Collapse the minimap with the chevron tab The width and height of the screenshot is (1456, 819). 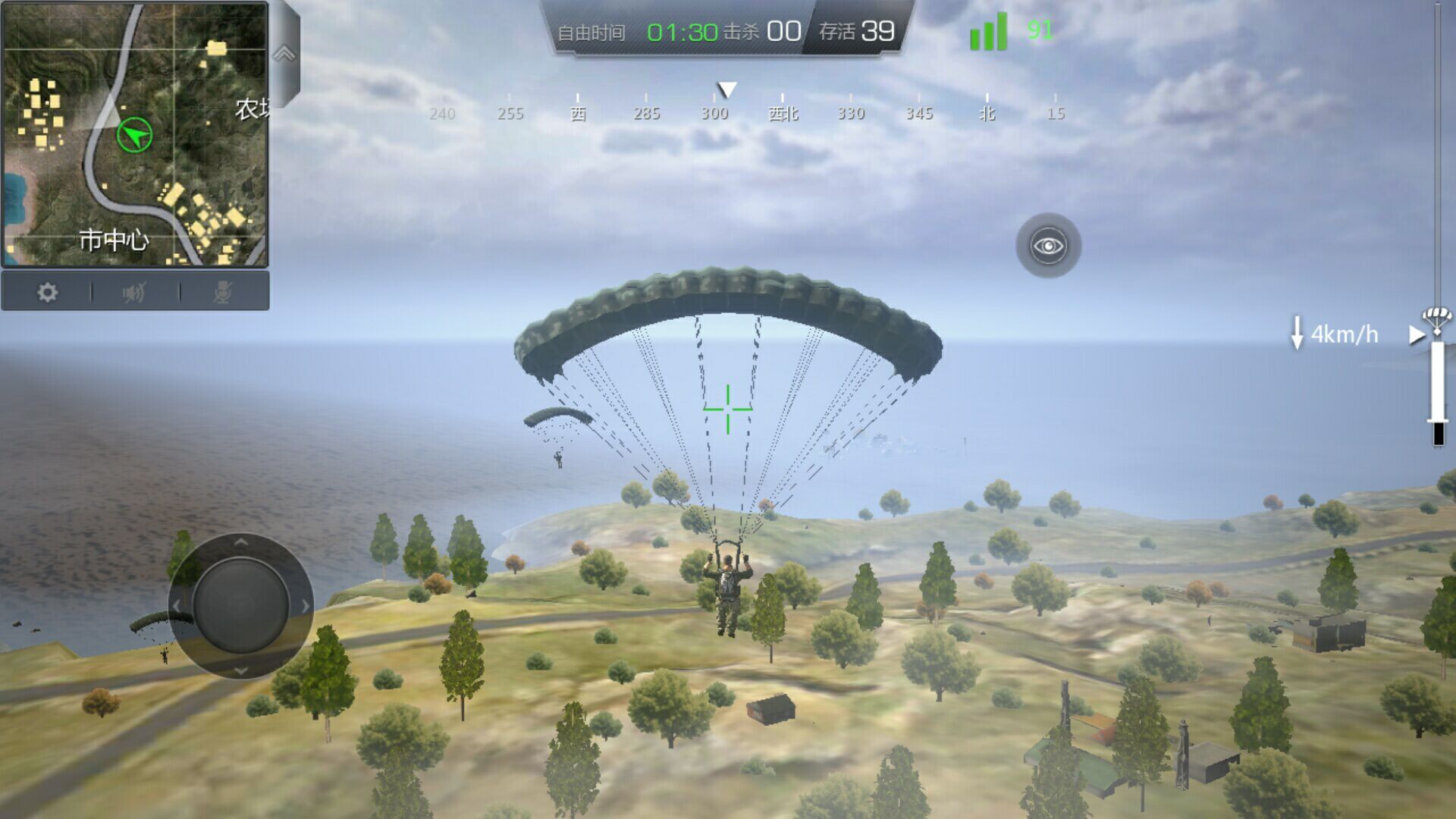click(x=284, y=55)
